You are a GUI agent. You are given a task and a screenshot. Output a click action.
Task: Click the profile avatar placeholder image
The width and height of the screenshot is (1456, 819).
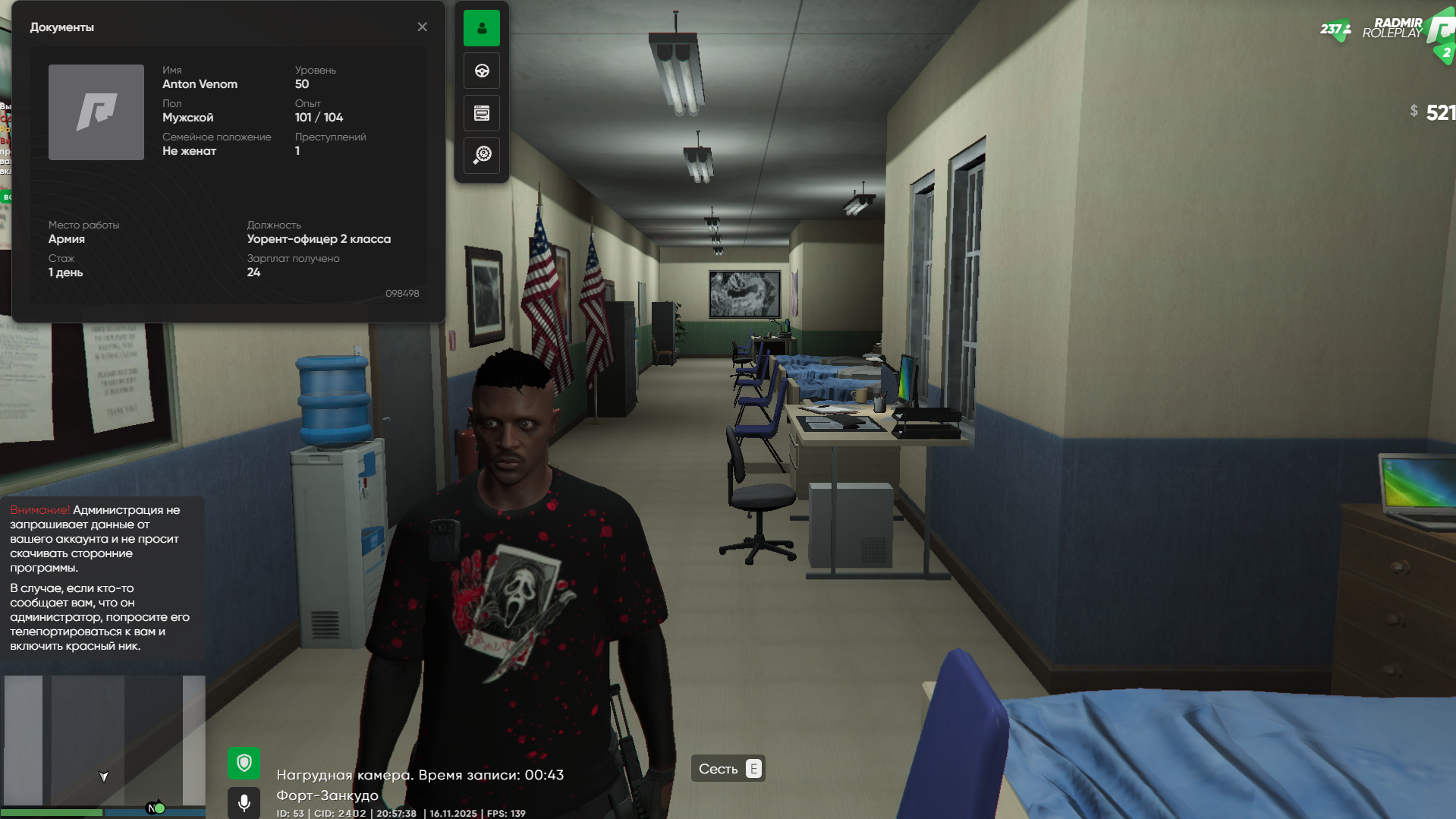[x=96, y=112]
